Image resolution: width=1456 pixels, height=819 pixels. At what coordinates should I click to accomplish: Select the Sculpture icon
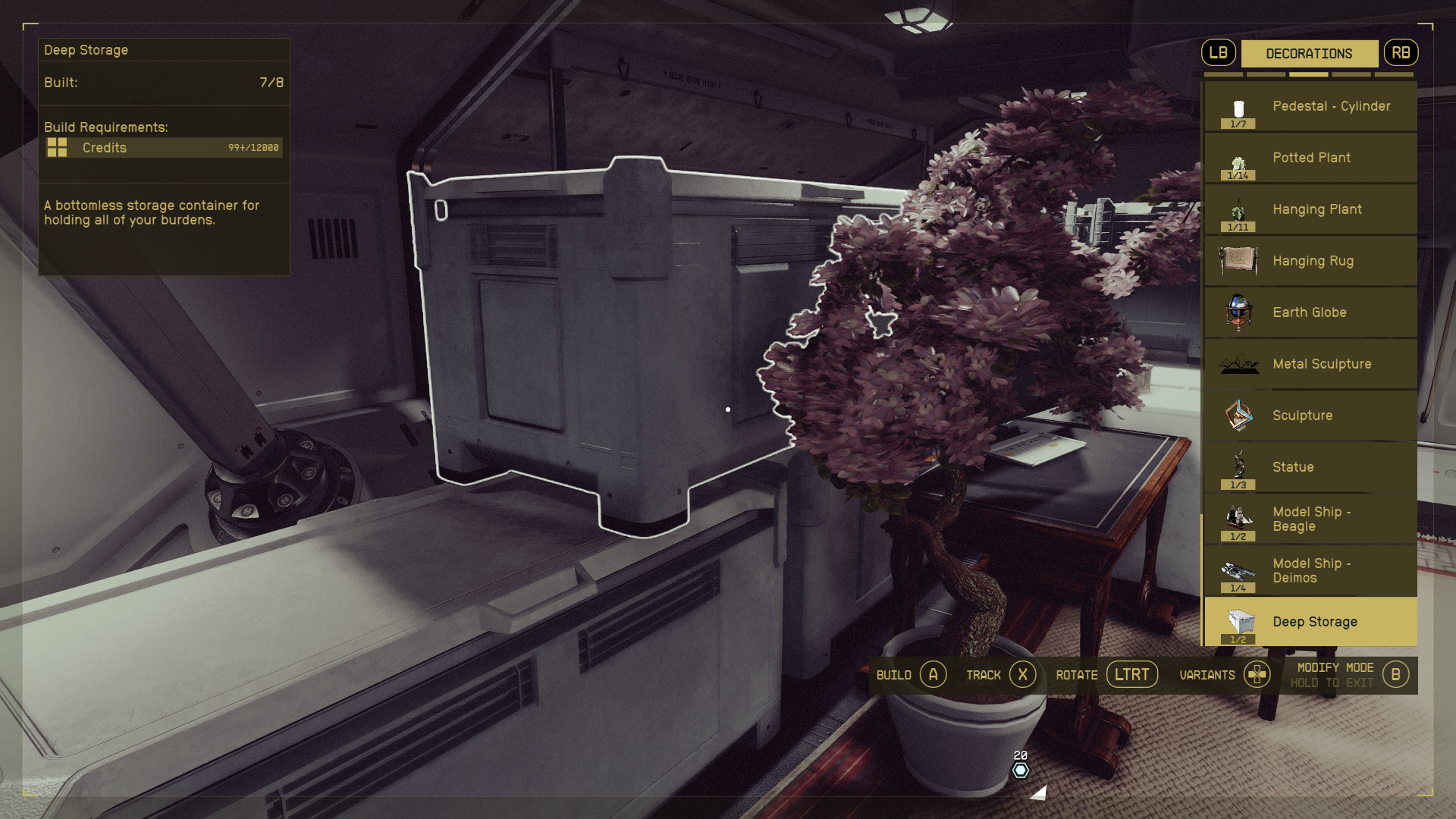click(x=1239, y=416)
